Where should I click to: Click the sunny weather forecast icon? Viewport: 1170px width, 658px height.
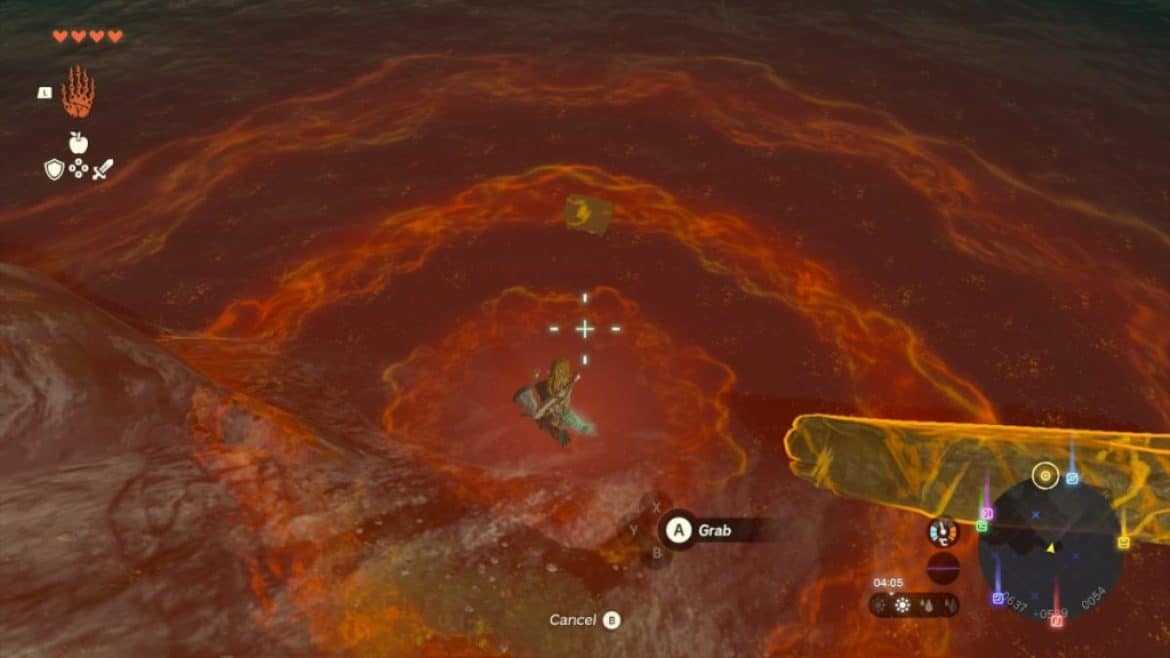coord(903,605)
